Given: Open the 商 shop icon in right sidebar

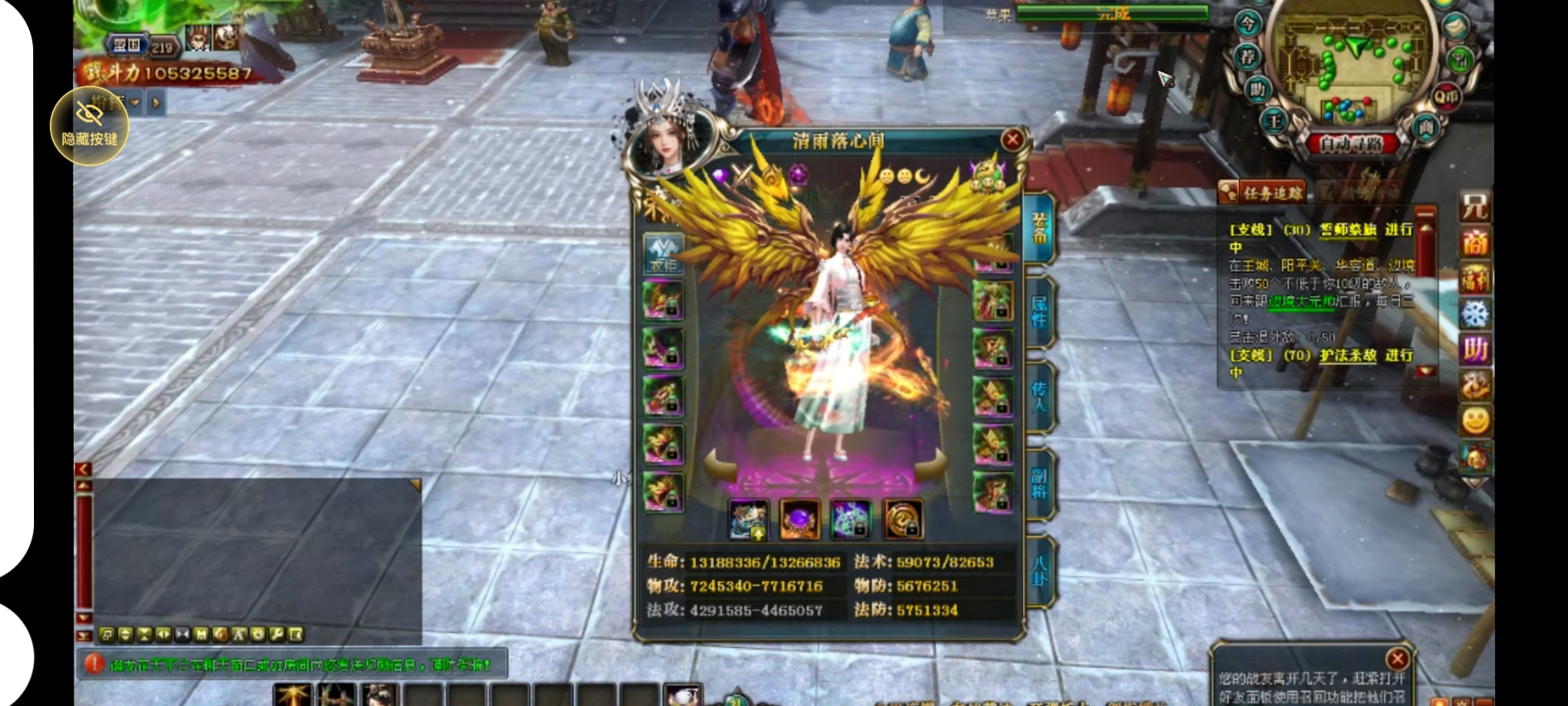Looking at the screenshot, I should coord(1474,244).
